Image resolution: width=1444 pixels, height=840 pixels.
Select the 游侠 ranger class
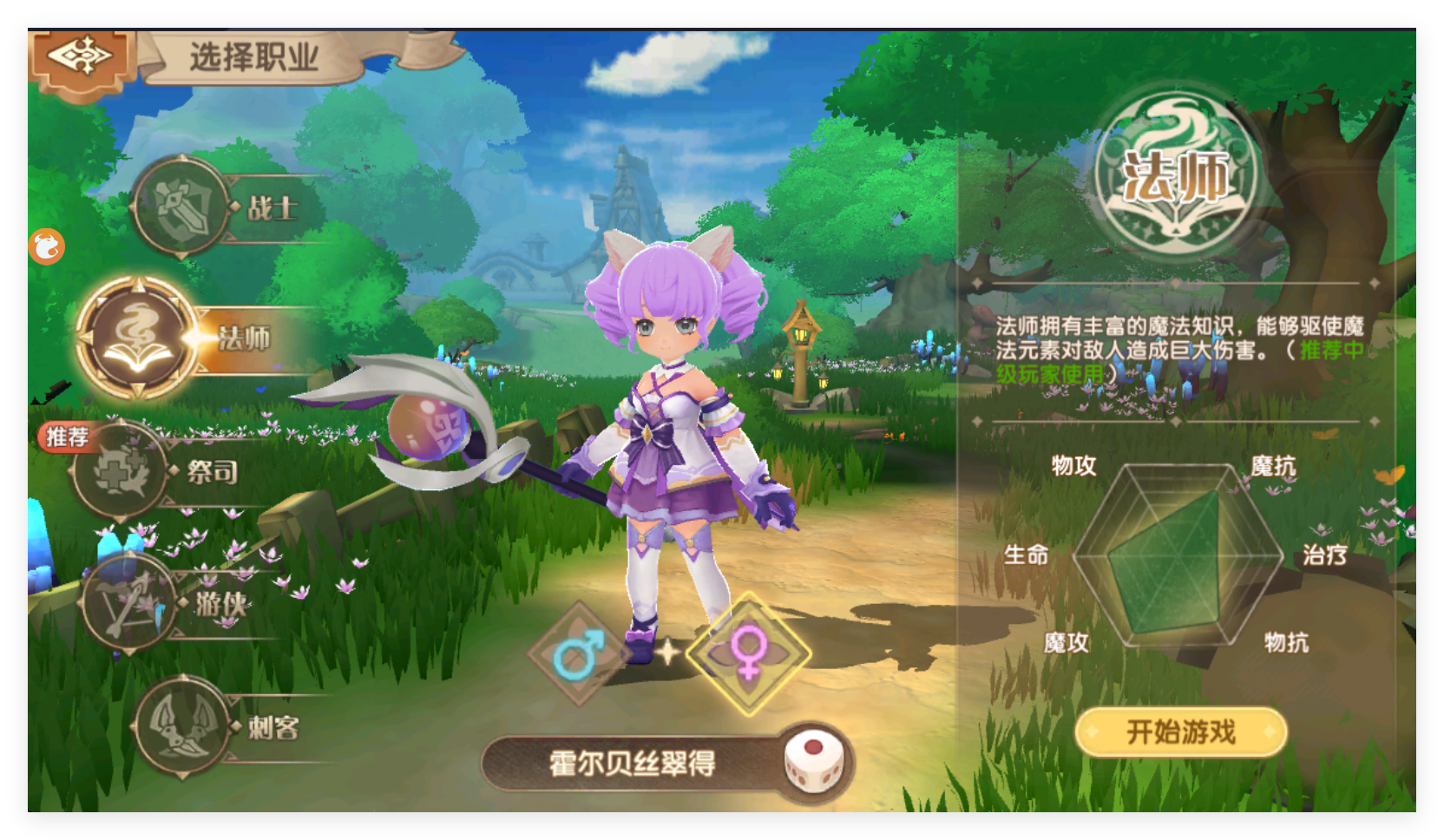coord(130,602)
